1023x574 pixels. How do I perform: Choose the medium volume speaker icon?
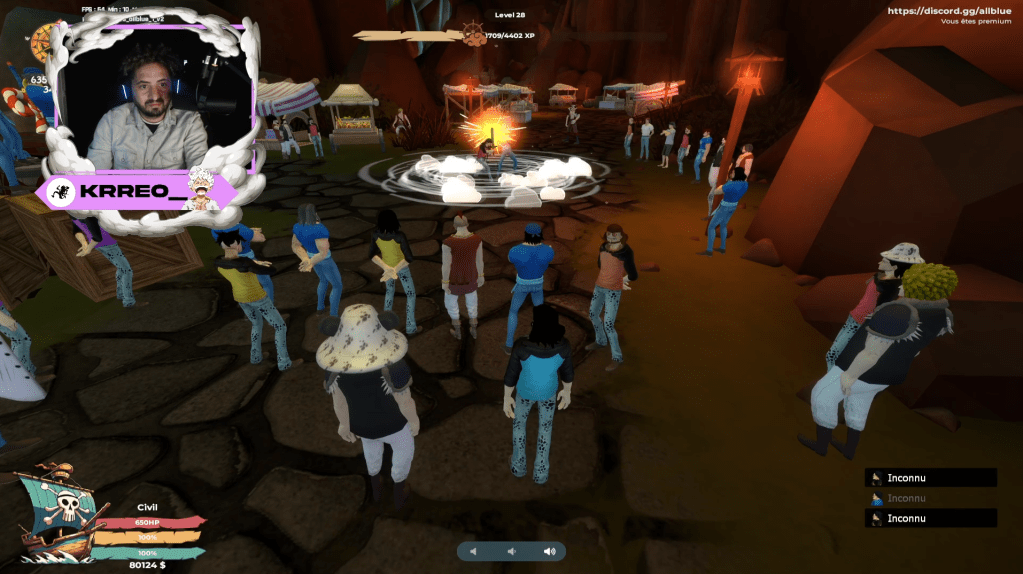511,551
